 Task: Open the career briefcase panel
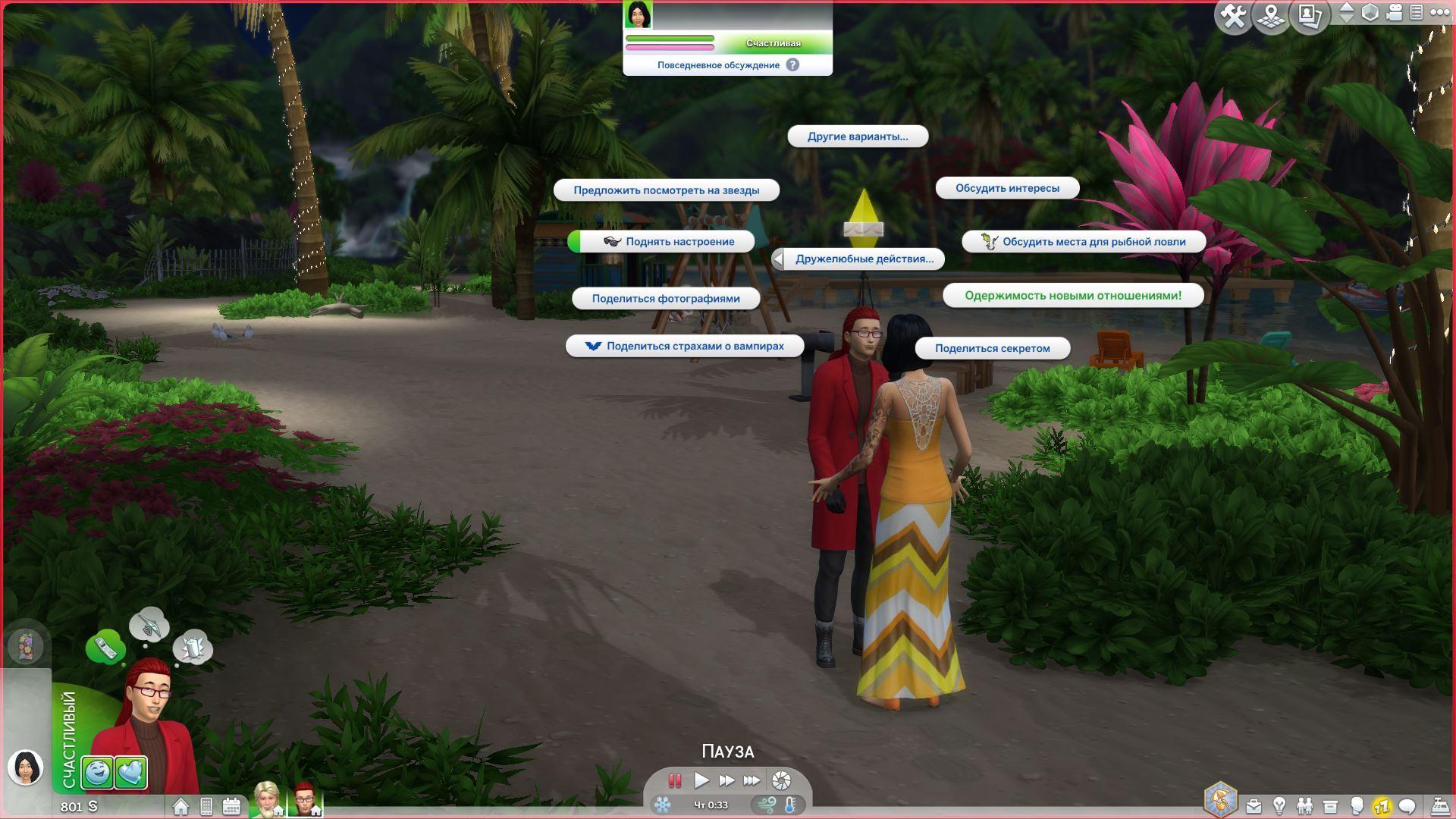[1254, 806]
